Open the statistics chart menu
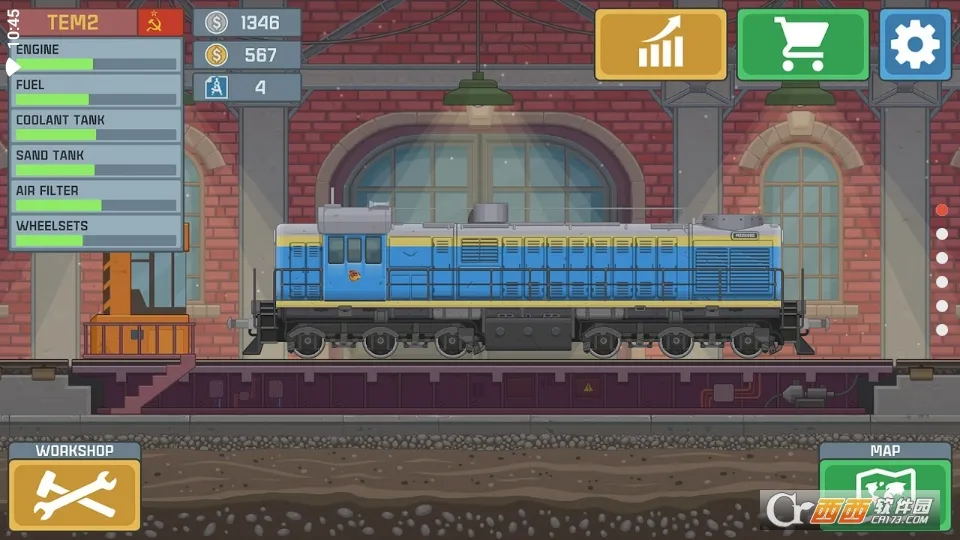The width and height of the screenshot is (960, 540). coord(660,45)
